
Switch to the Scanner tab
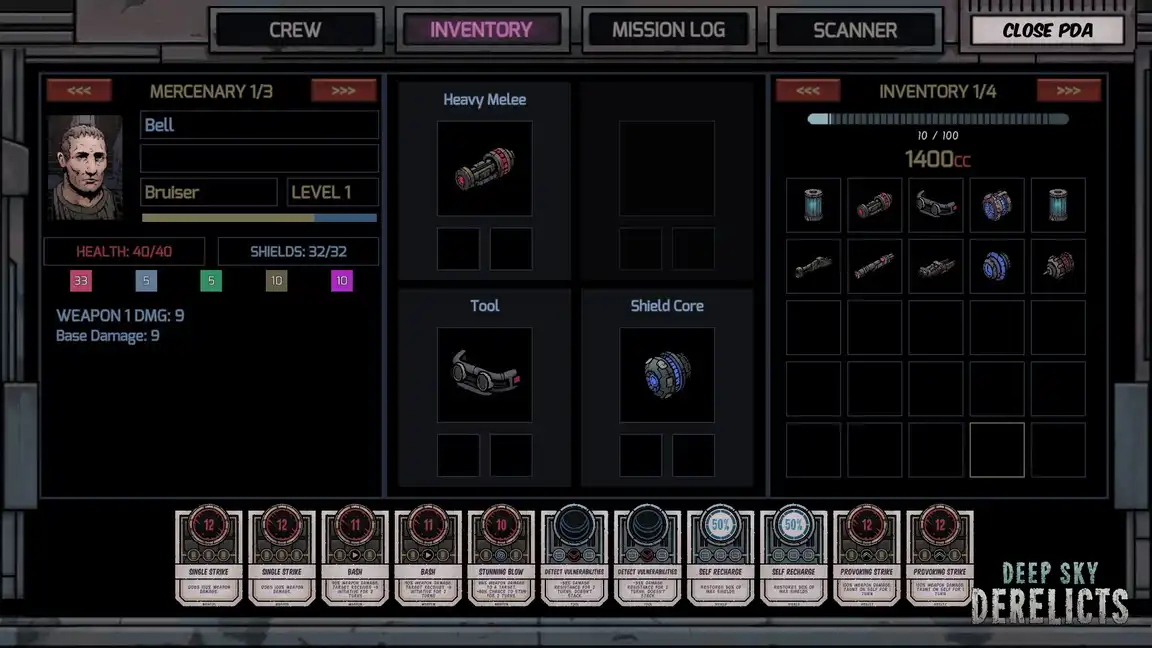point(855,30)
